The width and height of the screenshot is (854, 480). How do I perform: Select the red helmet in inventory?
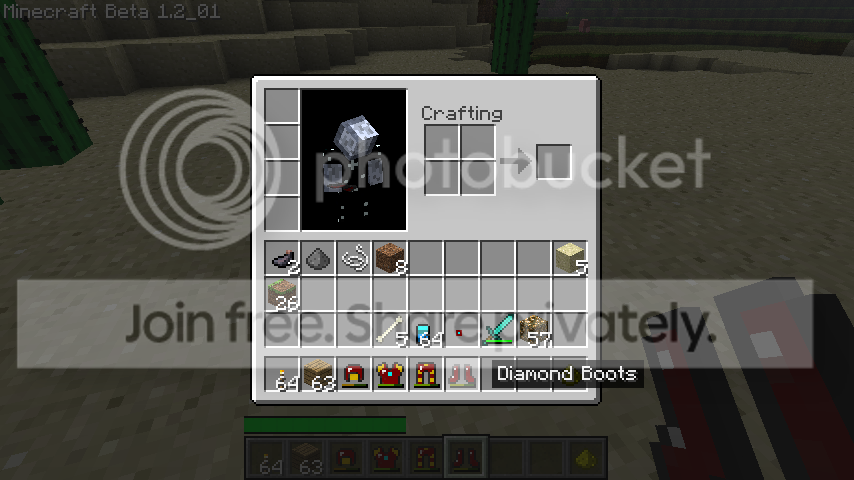coord(355,375)
